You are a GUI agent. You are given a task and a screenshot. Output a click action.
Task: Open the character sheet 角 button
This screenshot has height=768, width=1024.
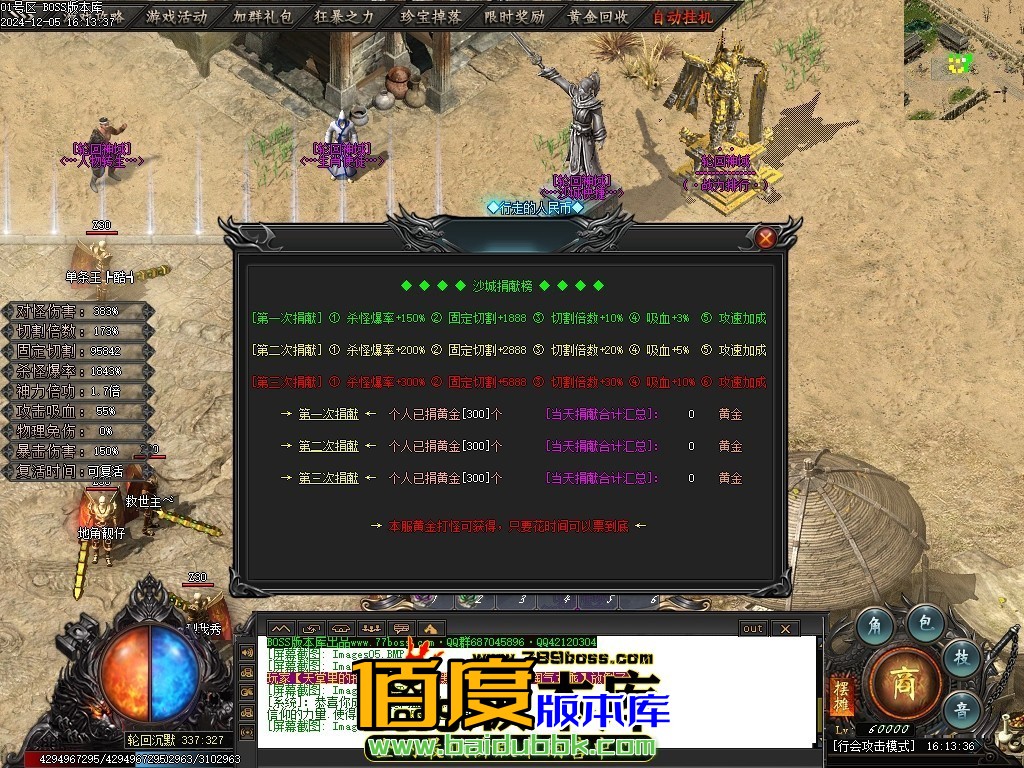tap(876, 626)
